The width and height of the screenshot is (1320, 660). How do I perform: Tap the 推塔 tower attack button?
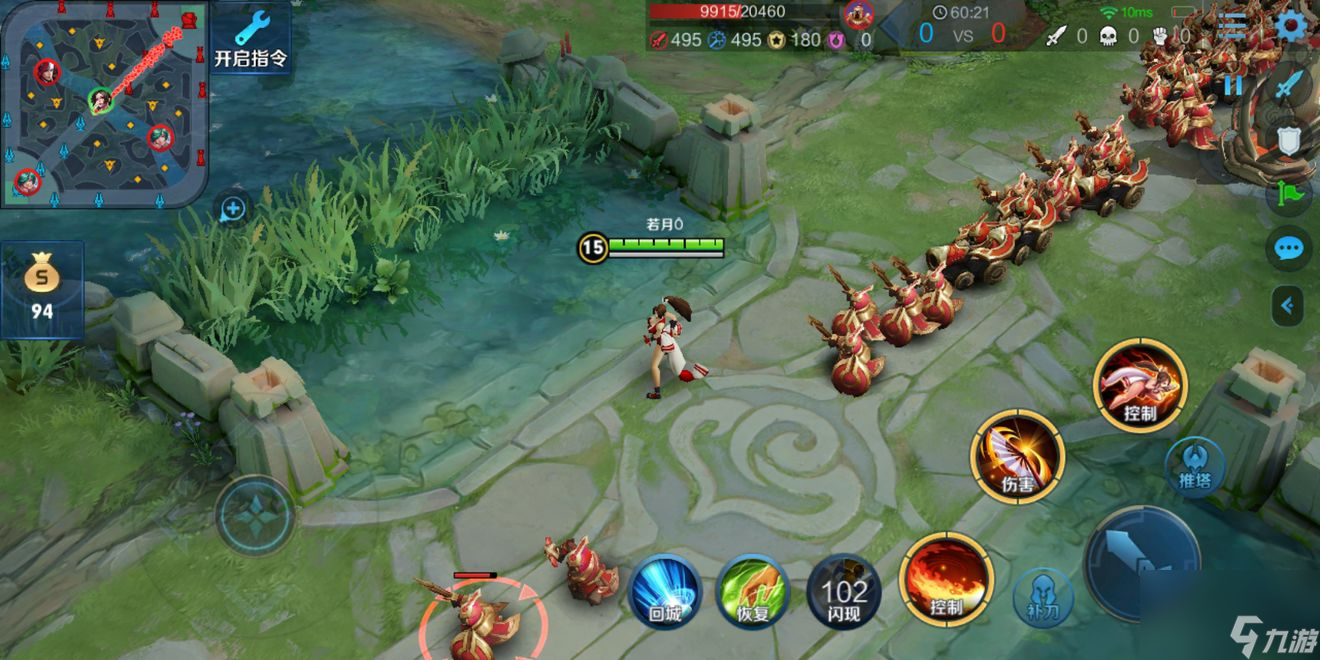pyautogui.click(x=1195, y=467)
